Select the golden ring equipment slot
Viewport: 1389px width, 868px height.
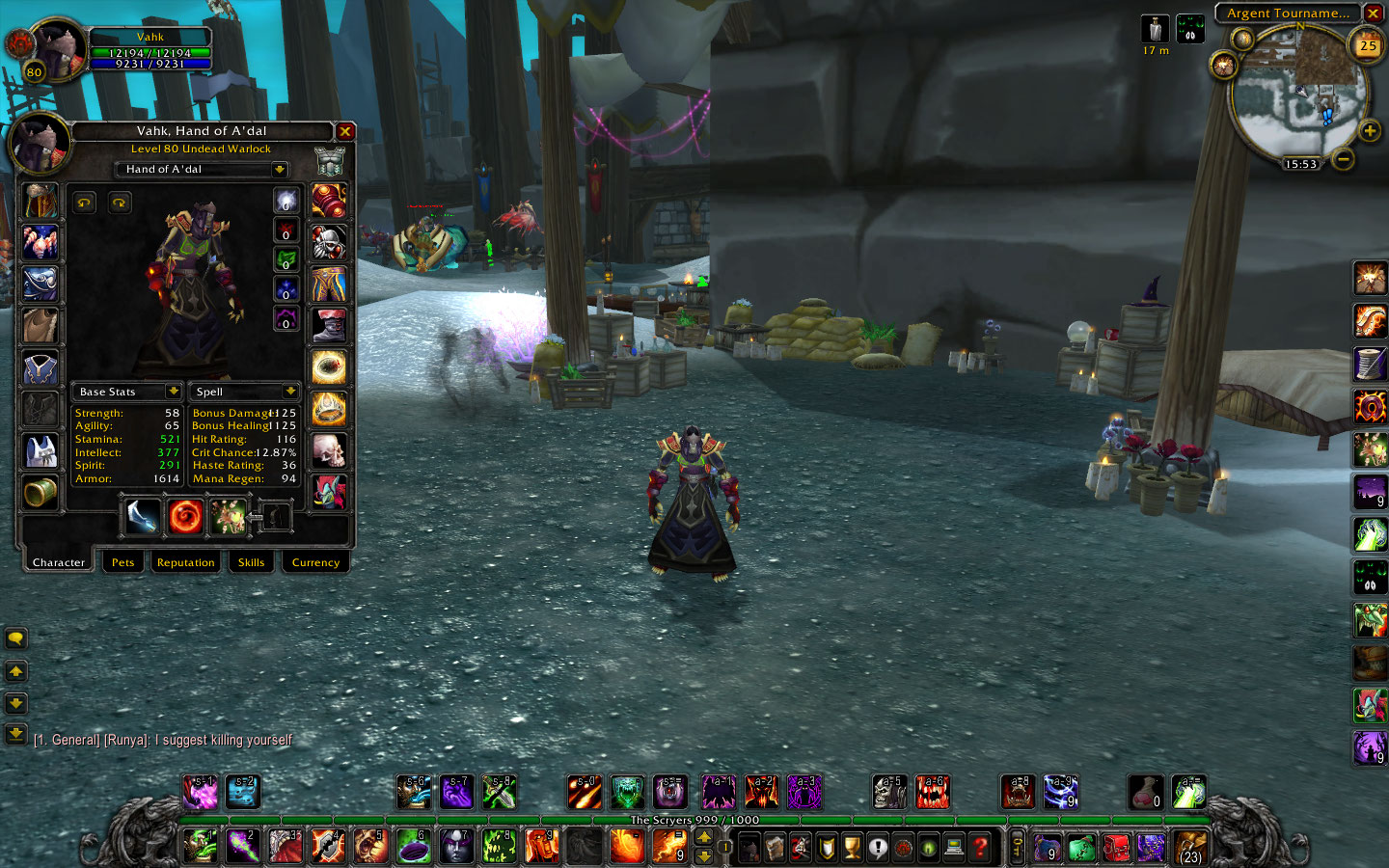(329, 366)
